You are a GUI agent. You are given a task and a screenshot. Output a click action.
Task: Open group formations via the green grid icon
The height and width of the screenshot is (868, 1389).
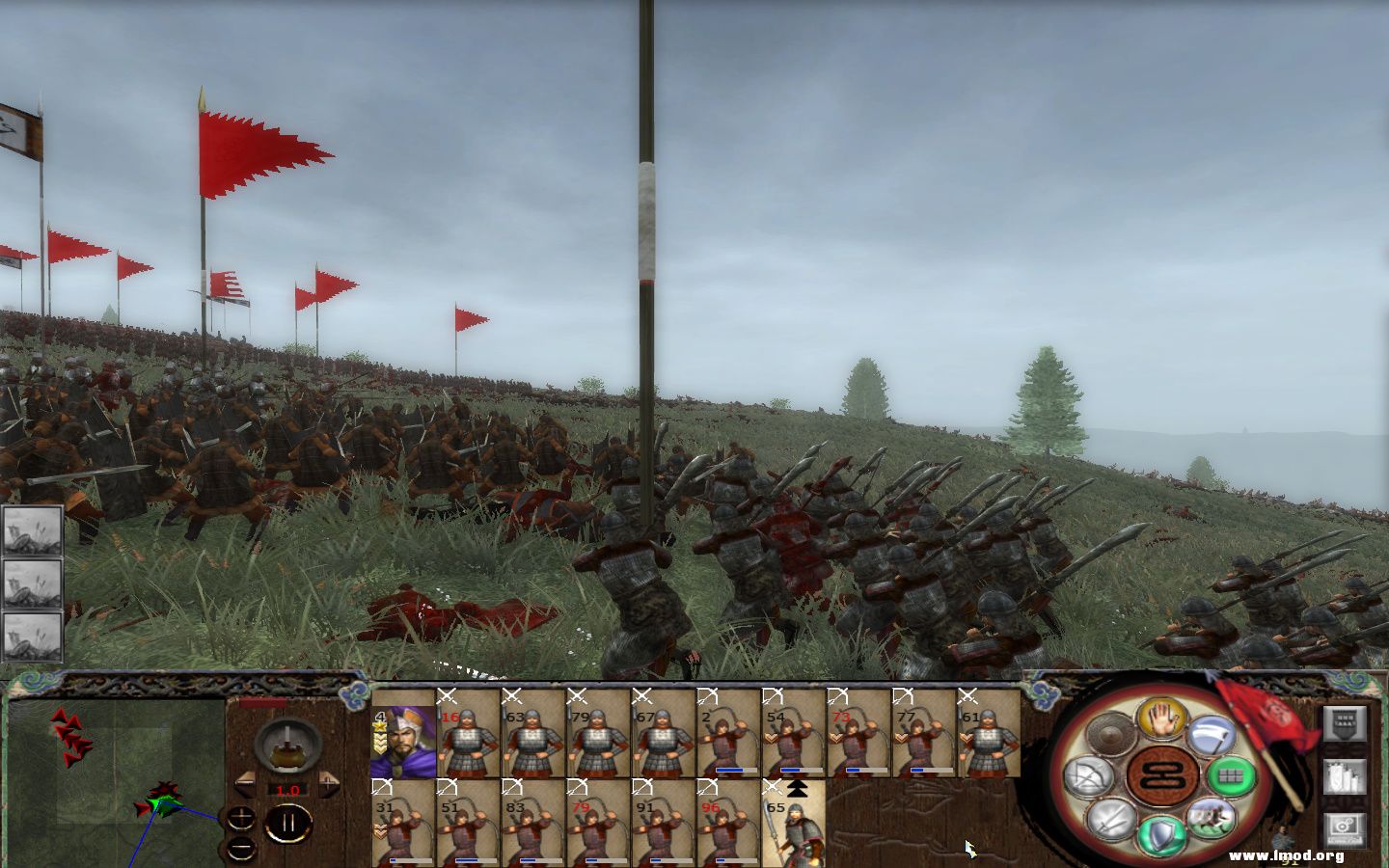tap(1231, 774)
